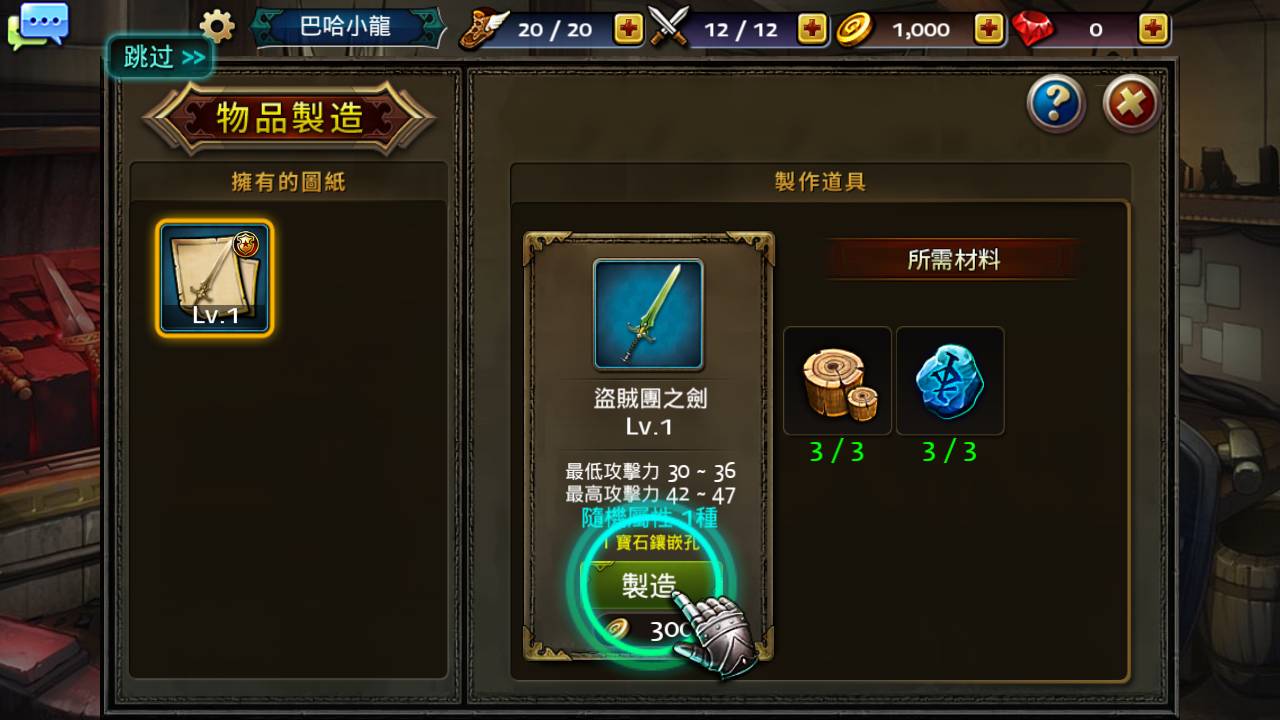View the 盜賊團之劍 sword preview image
This screenshot has width=1280, height=720.
(648, 315)
